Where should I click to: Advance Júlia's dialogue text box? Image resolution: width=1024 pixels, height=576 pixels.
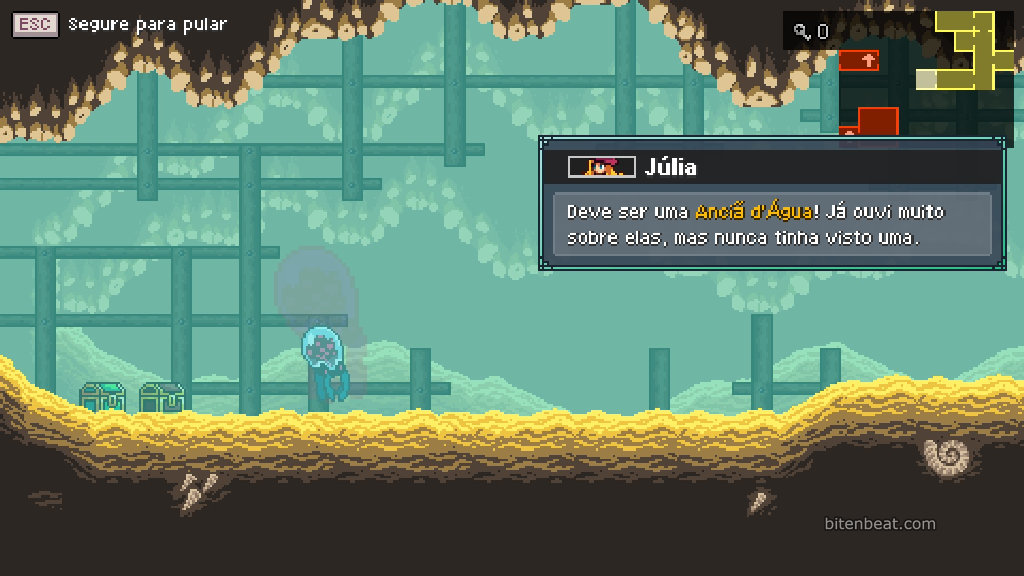pos(771,225)
